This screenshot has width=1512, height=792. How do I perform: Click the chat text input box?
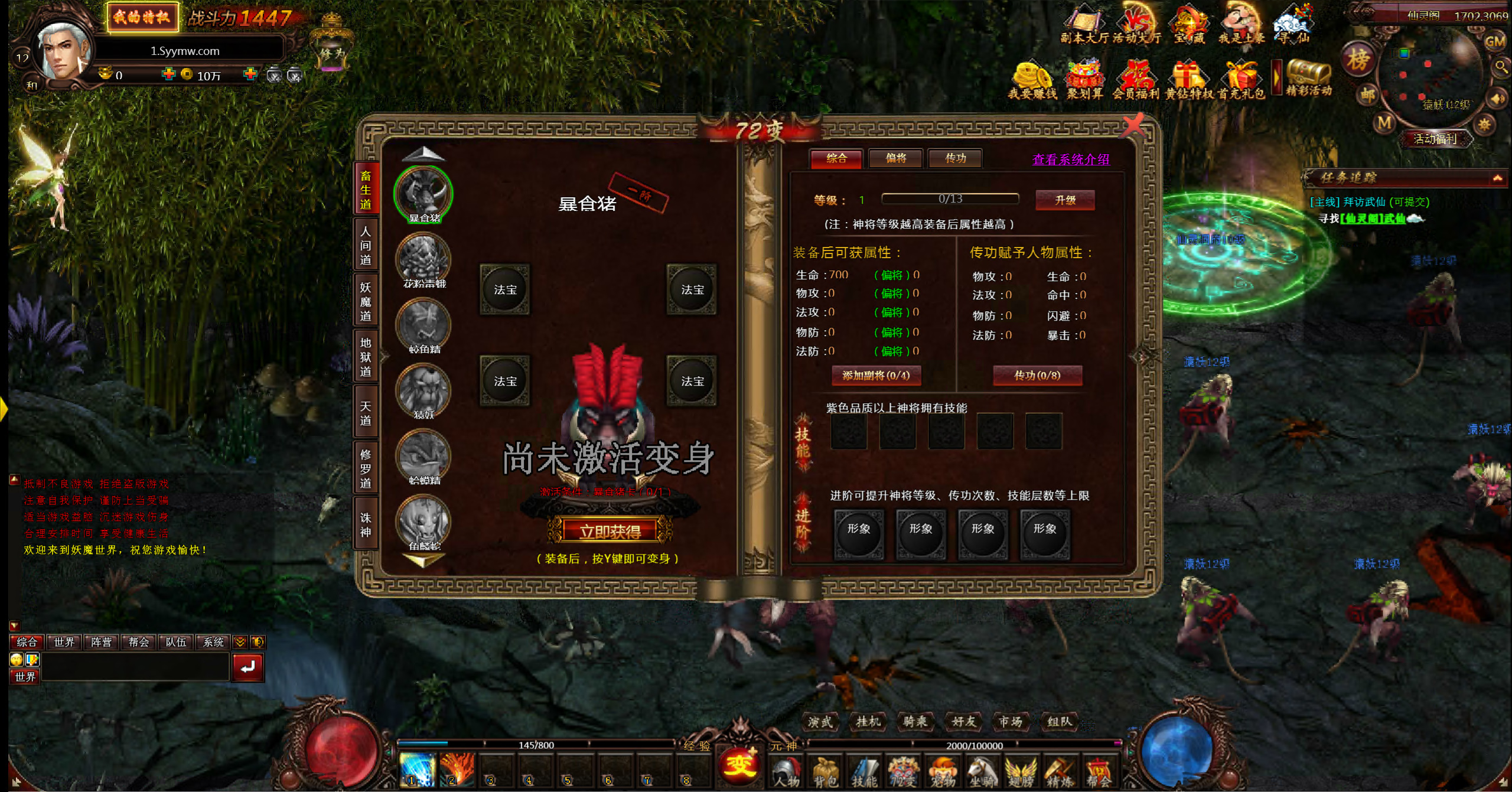pos(135,668)
